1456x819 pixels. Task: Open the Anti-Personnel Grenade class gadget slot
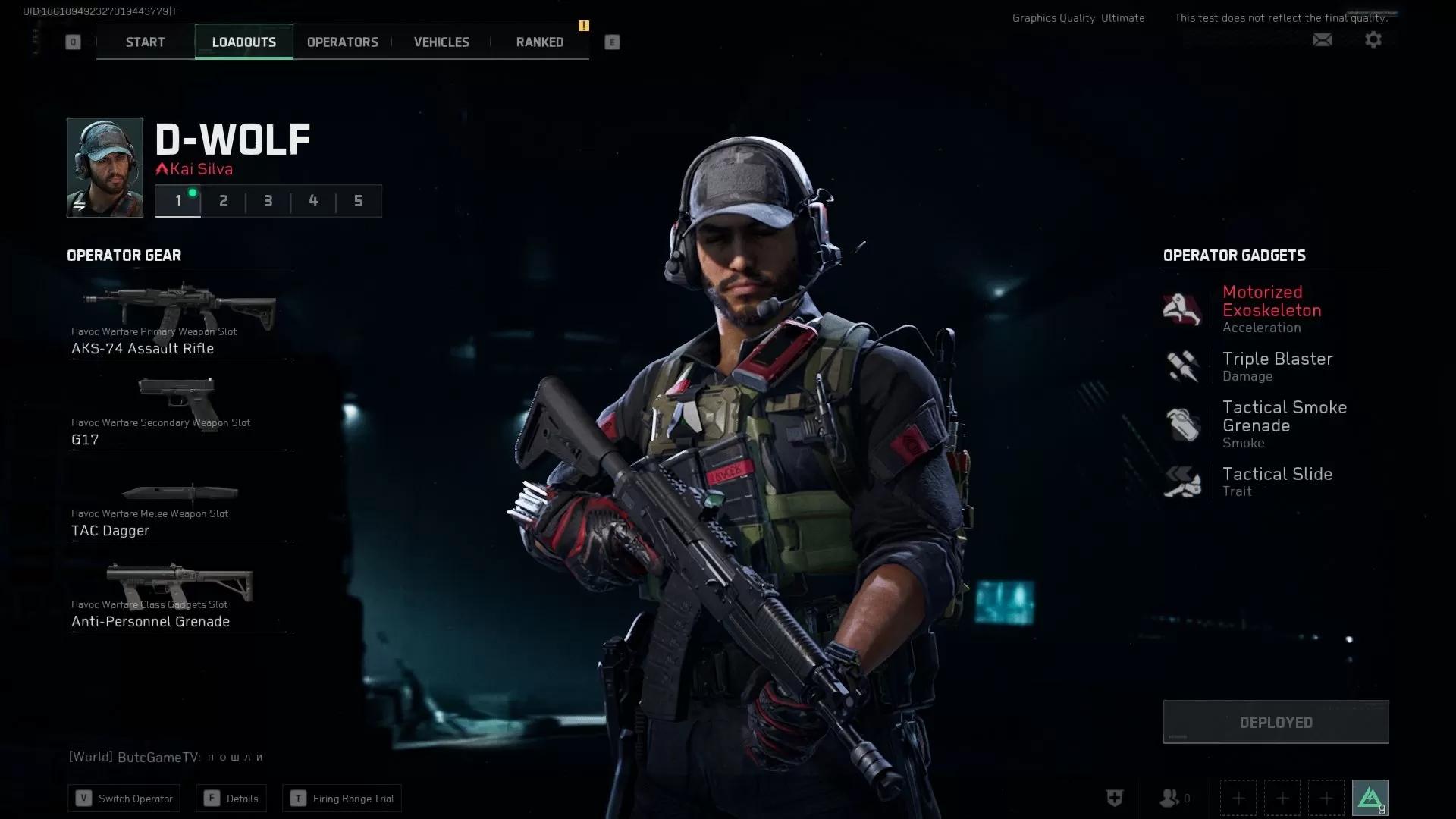(179, 591)
